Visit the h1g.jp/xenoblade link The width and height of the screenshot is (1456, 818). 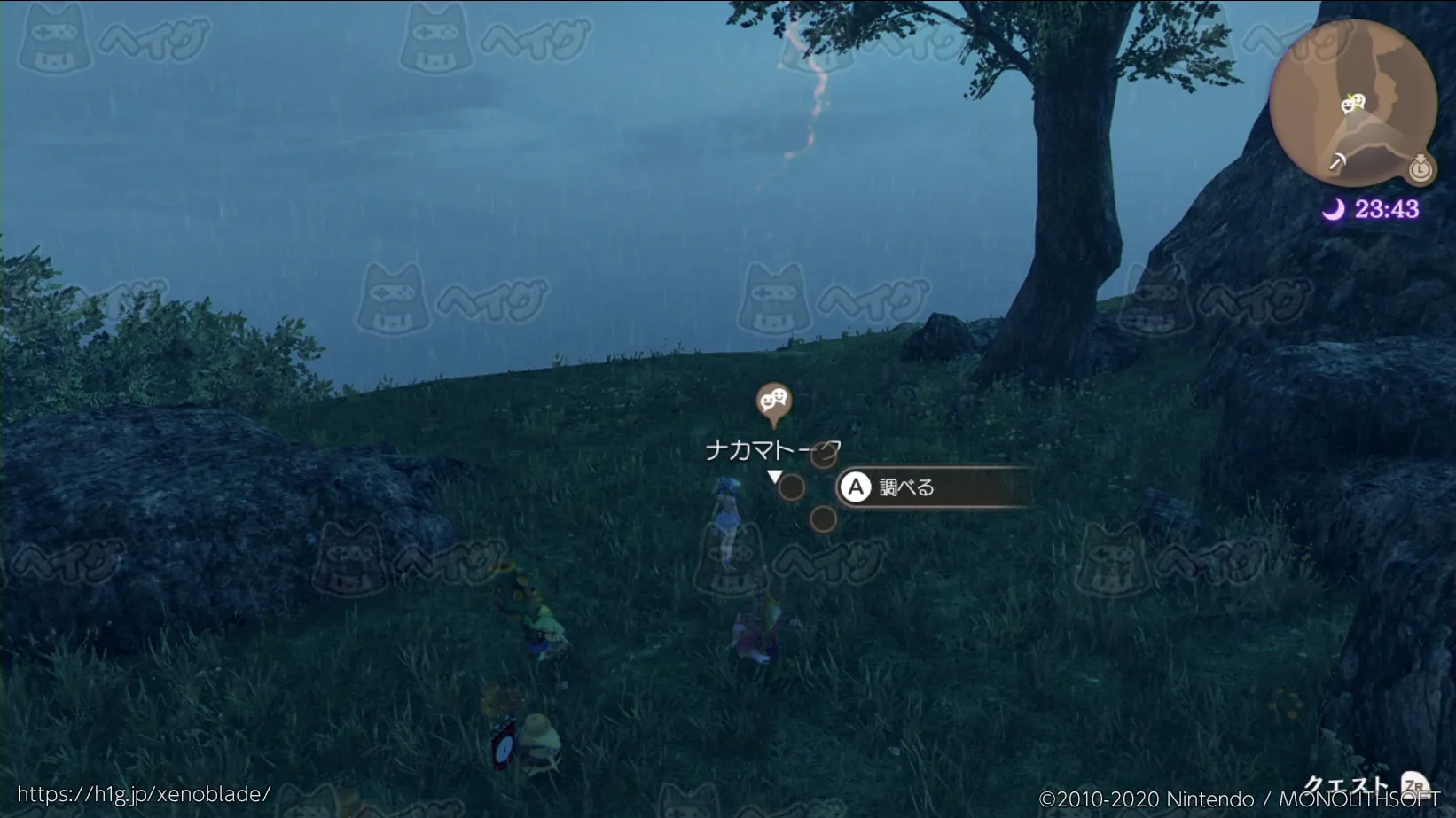(144, 794)
